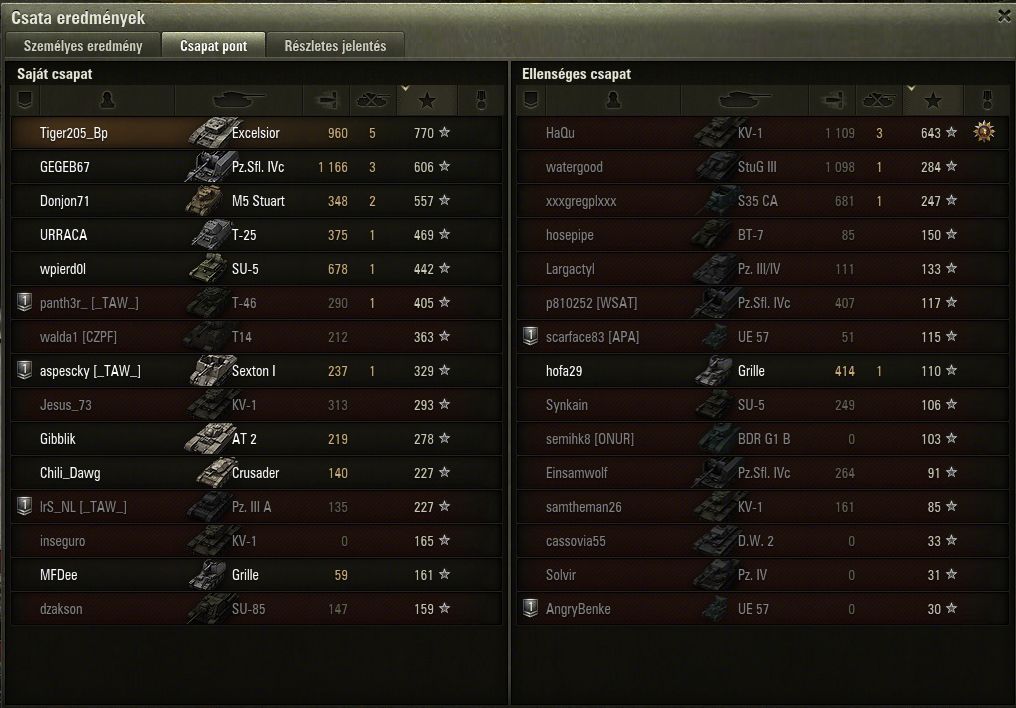Select AngryBenke's UE 57 row
Image resolution: width=1016 pixels, height=708 pixels.
760,609
